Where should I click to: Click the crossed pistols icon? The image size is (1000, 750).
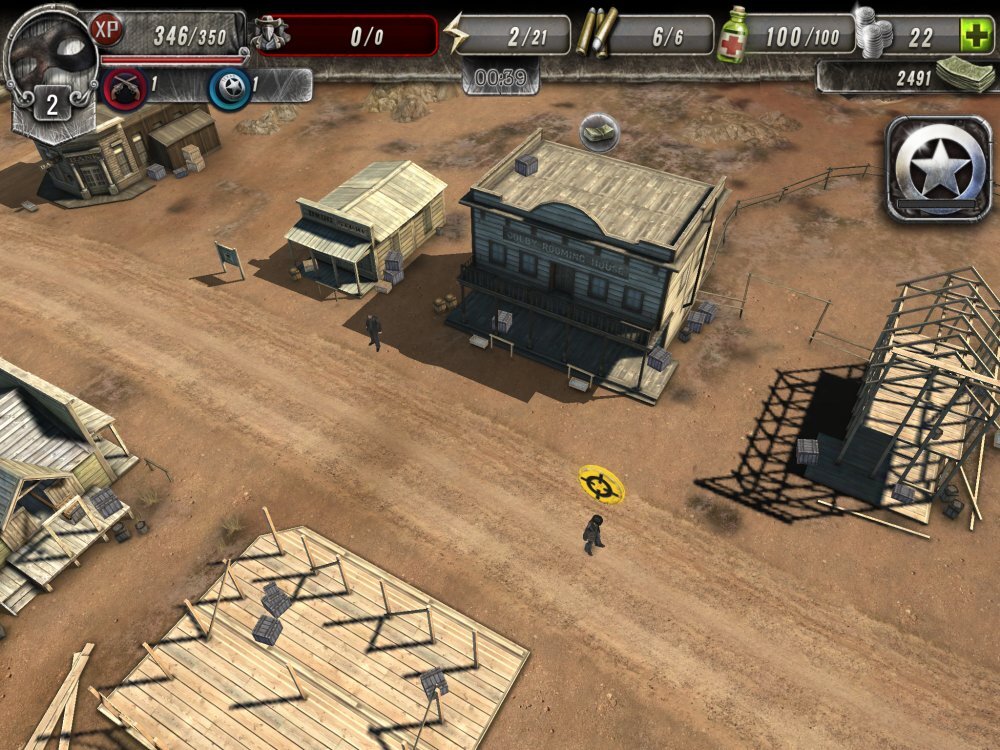pyautogui.click(x=125, y=87)
